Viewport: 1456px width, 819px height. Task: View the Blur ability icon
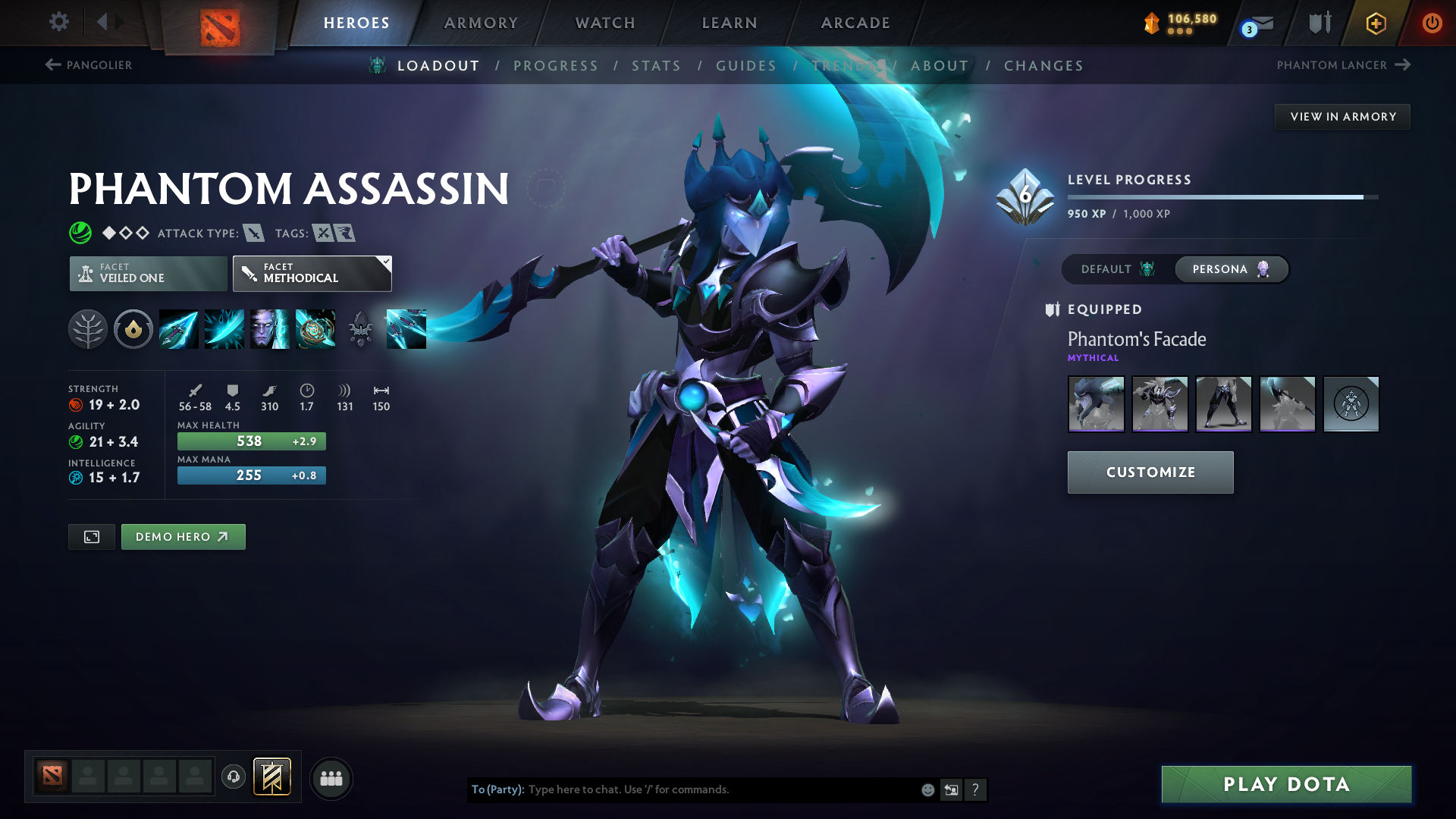tap(269, 329)
